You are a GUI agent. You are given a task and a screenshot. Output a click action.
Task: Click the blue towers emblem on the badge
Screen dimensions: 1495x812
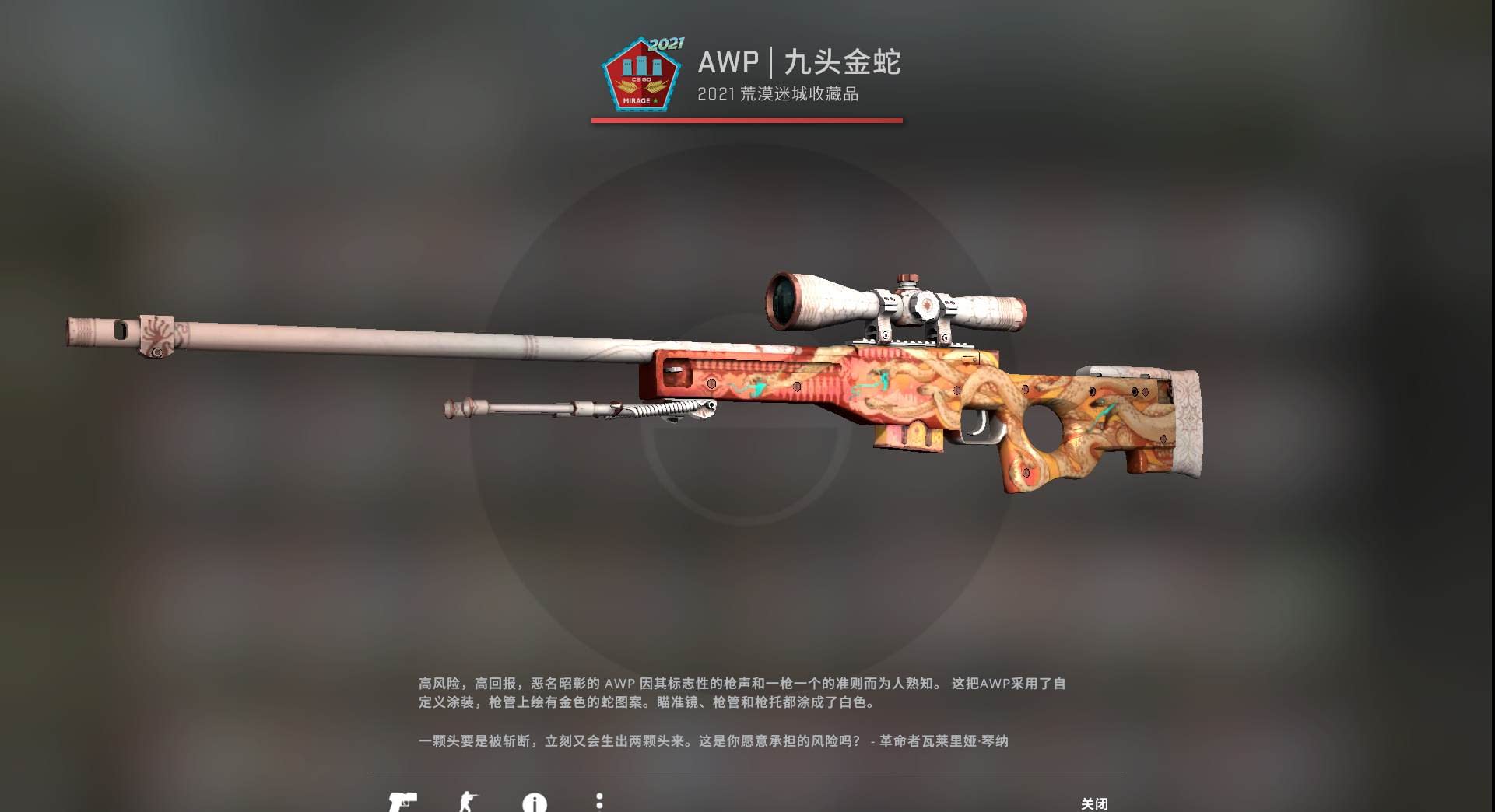point(641,65)
